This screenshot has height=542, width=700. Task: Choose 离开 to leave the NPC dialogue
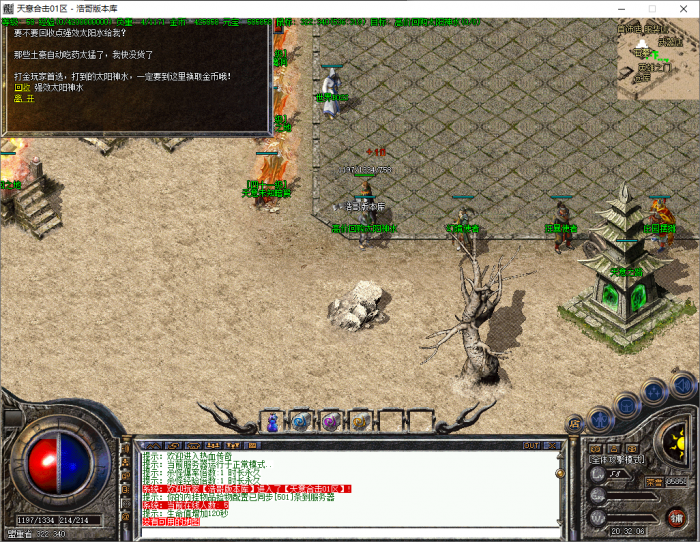click(21, 99)
